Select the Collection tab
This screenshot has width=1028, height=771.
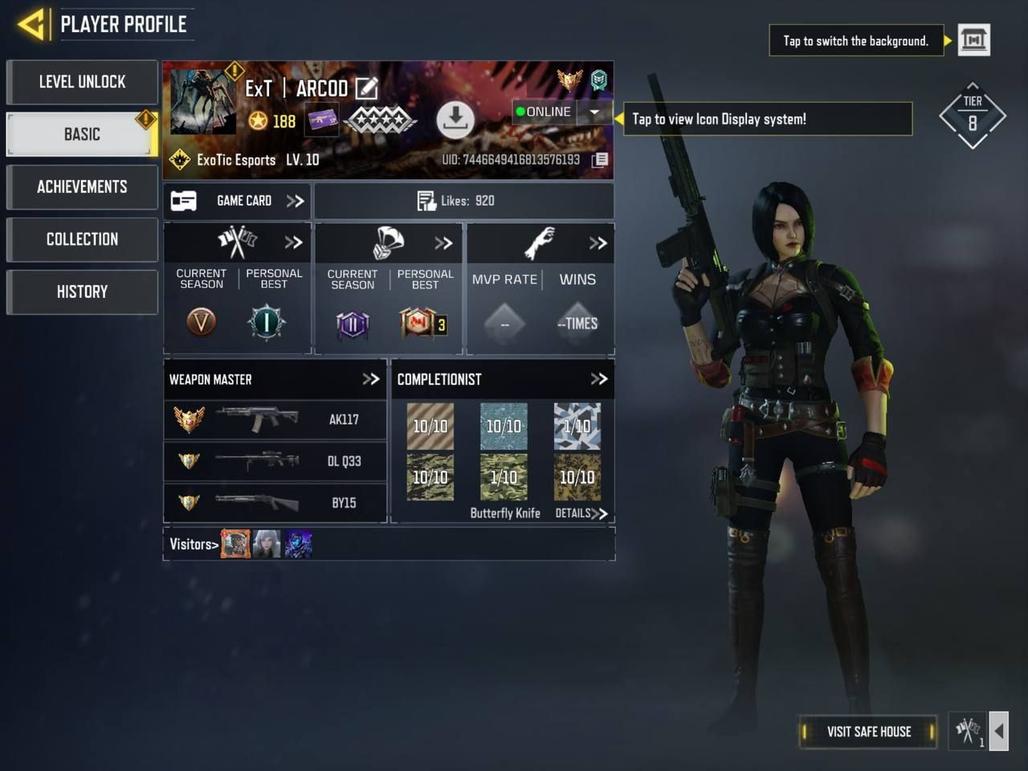pos(82,239)
